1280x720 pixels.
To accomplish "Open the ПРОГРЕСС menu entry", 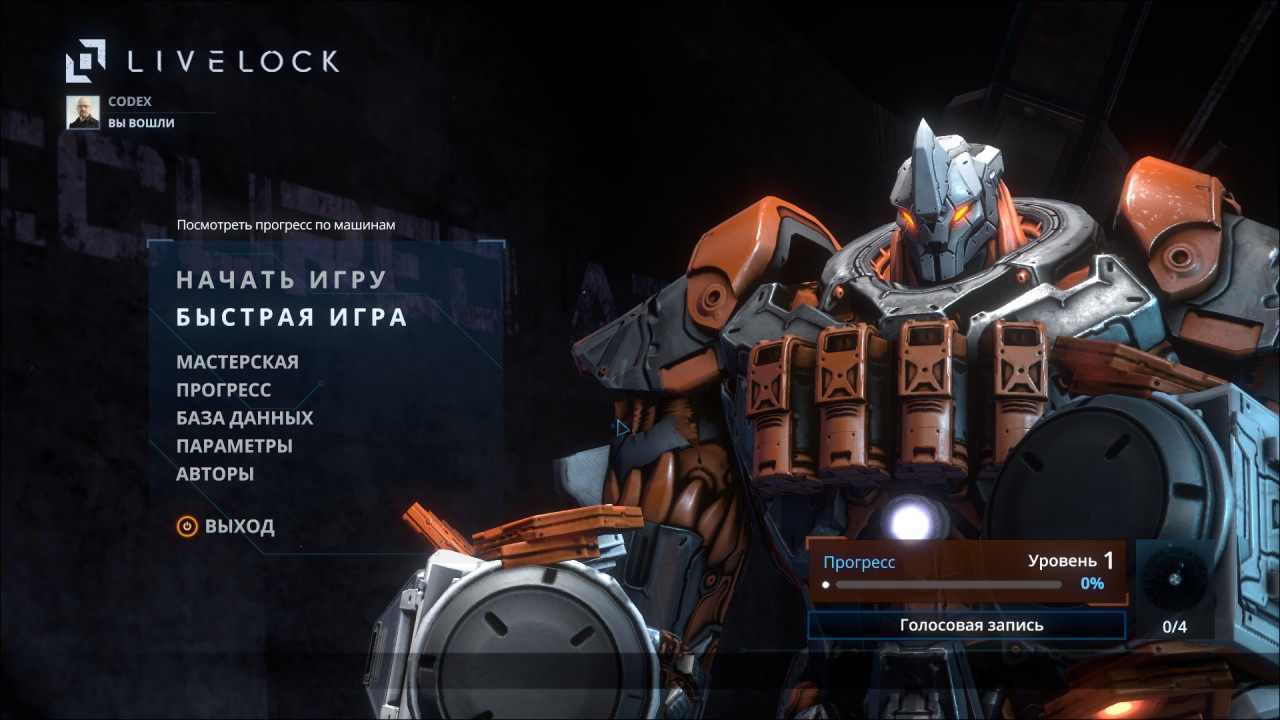I will (224, 390).
